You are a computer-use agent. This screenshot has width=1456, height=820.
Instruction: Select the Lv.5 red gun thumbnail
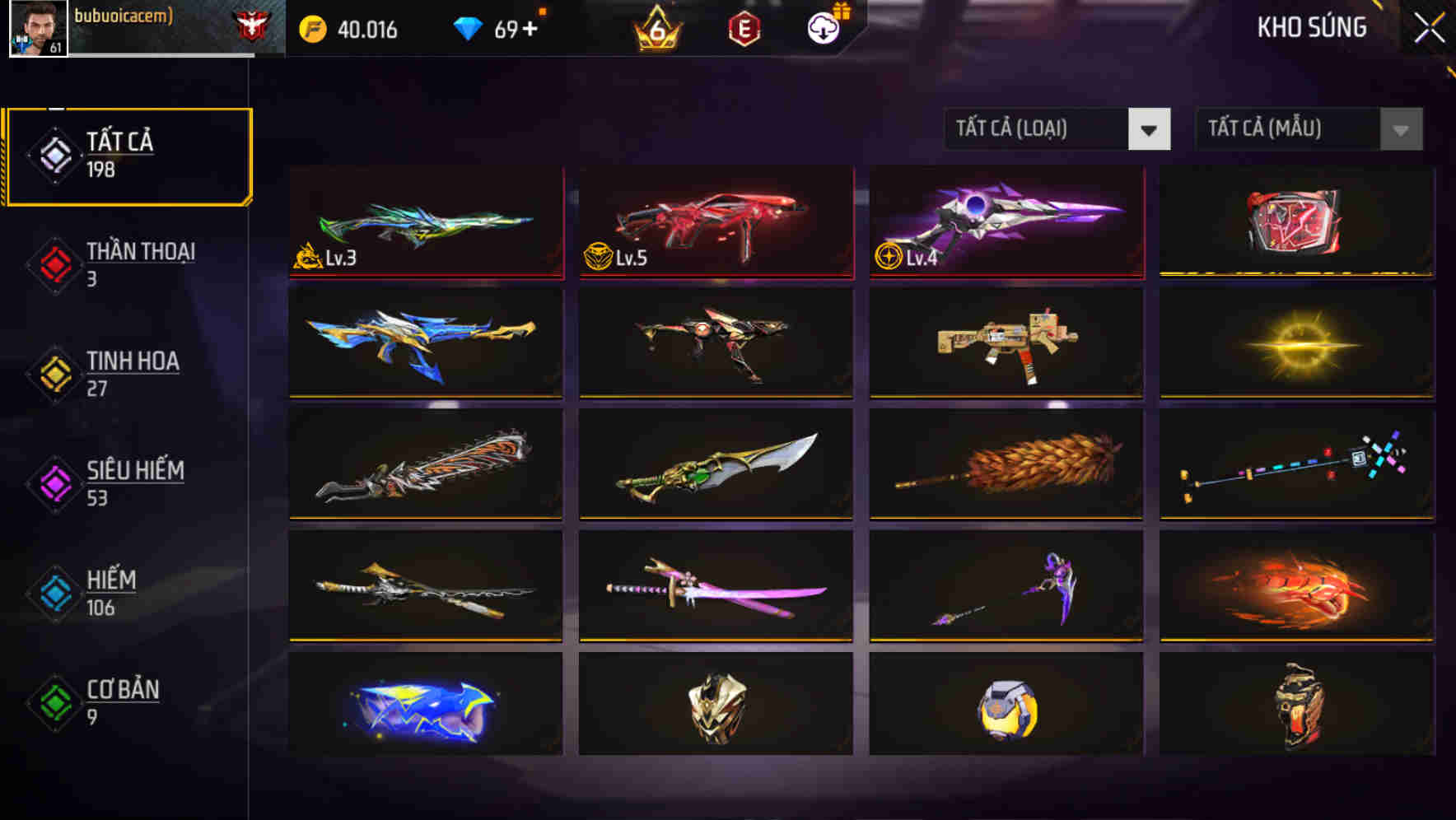[x=715, y=222]
